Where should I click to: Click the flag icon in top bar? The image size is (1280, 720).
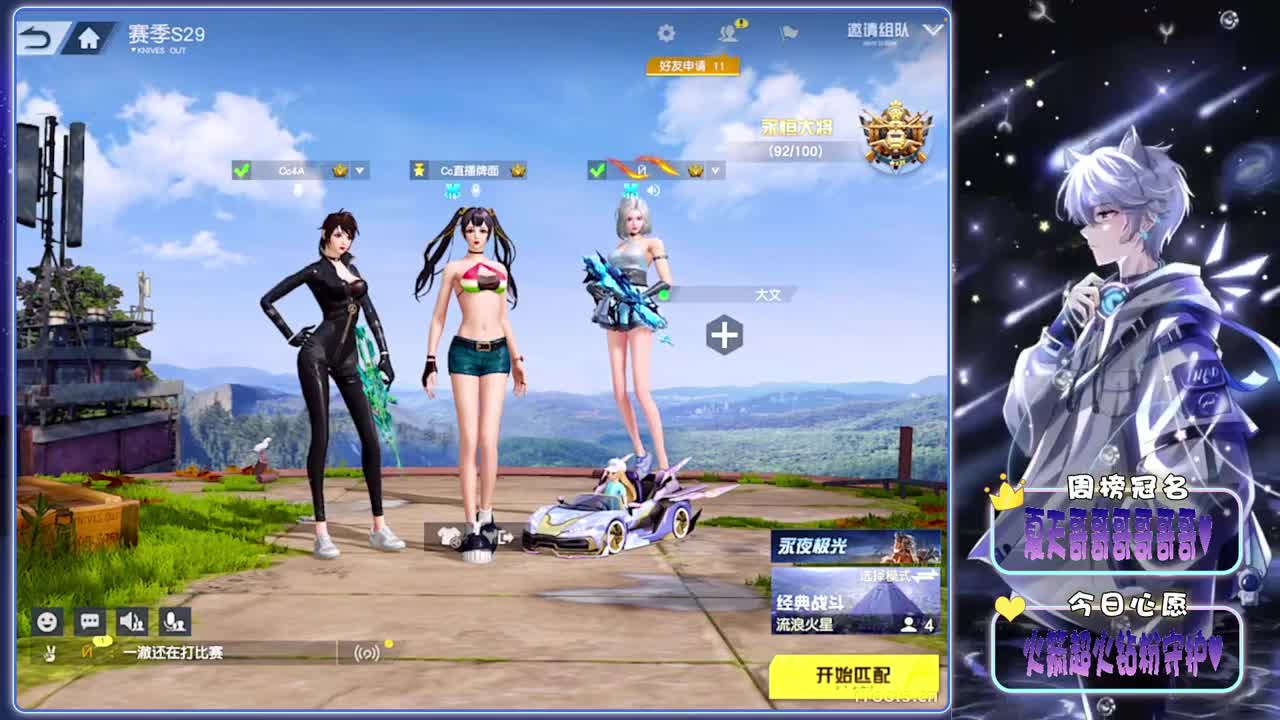[x=786, y=31]
